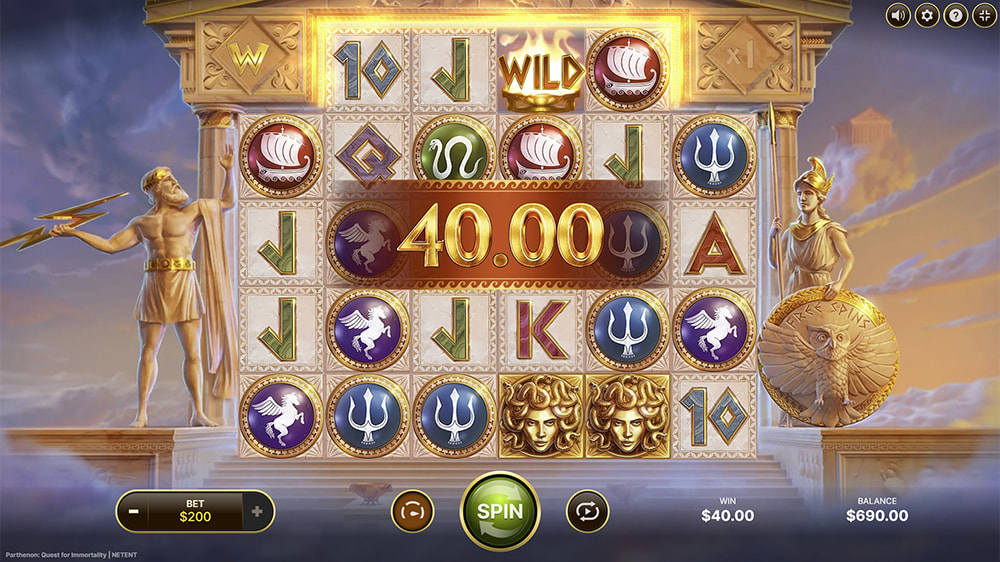Screen dimensions: 1000x562
Task: Activate the quick spin button left of SPIN
Action: (412, 511)
